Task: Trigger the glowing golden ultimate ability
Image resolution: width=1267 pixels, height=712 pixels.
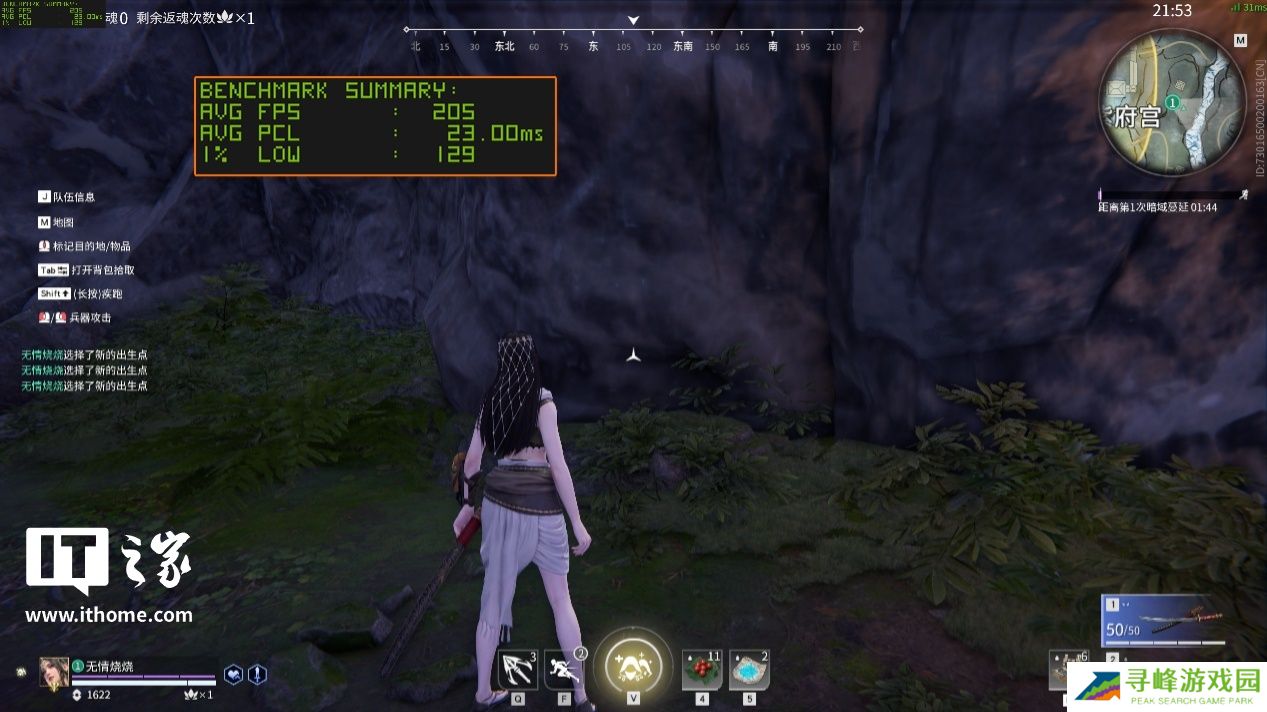Action: (632, 666)
